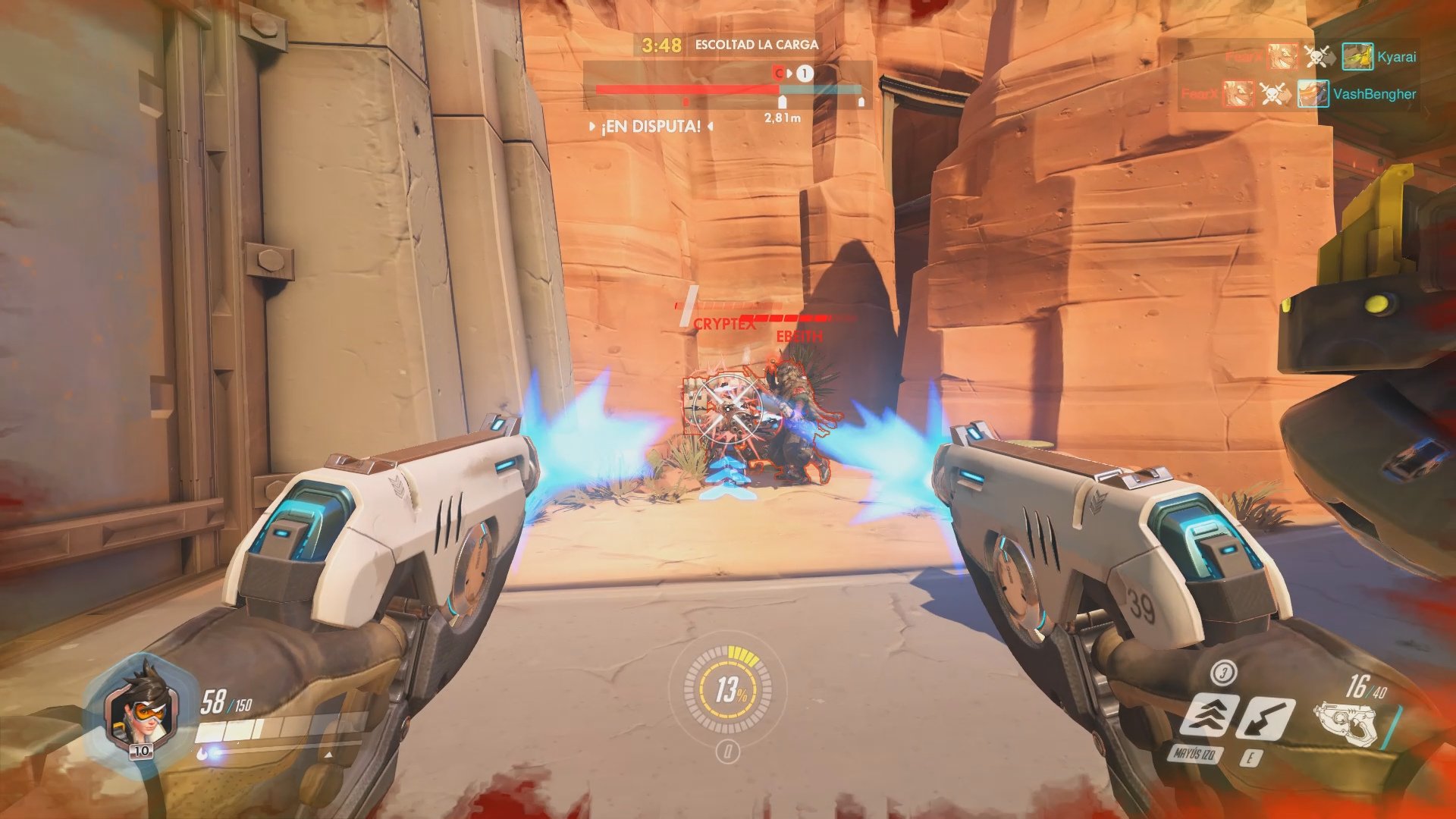
Task: Select the ESCOLTAD LA CARGA objective banner
Action: point(756,44)
